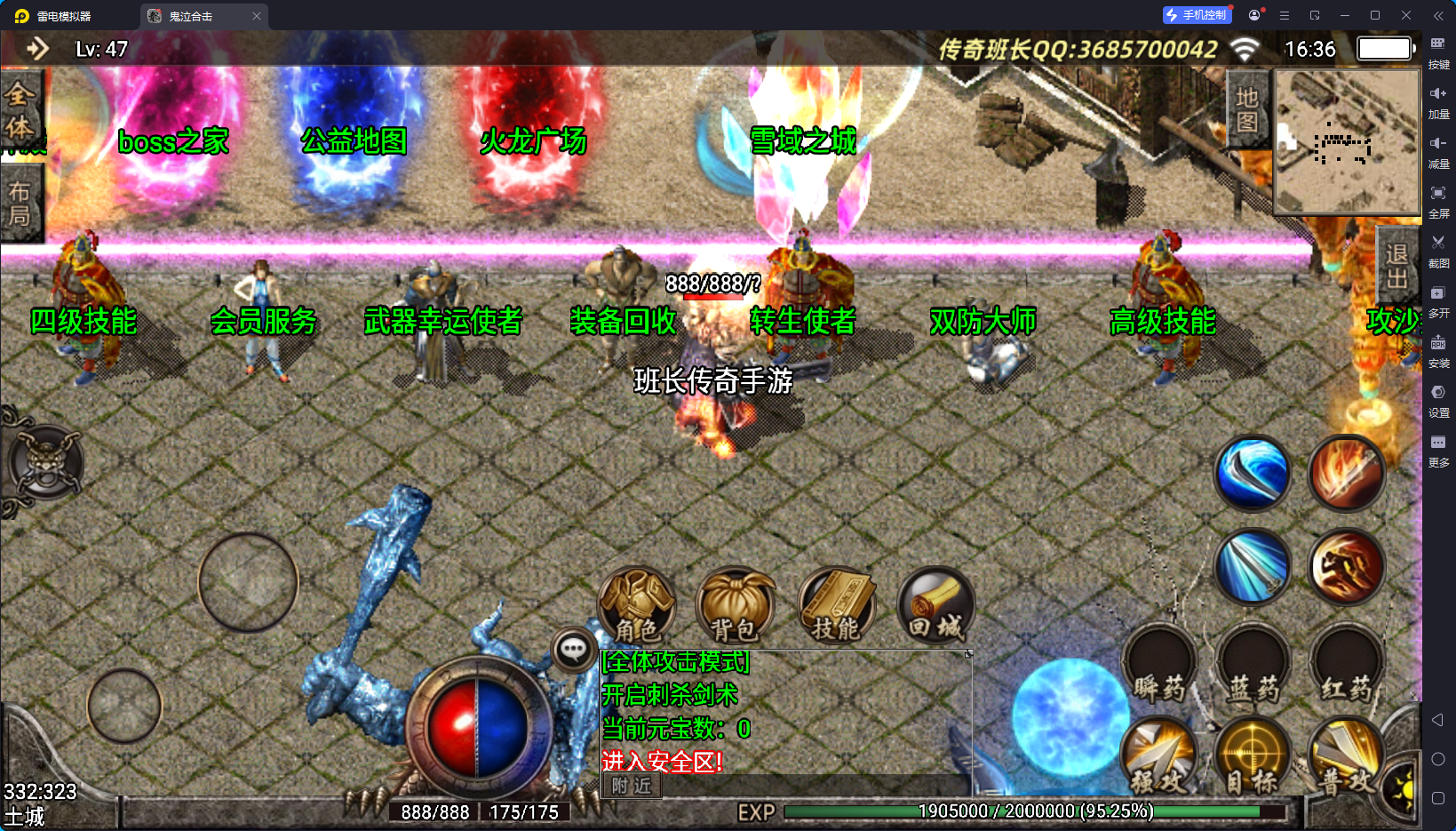The image size is (1456, 831).
Task: Use the 瞬药 instant potion slot
Action: 1160,665
